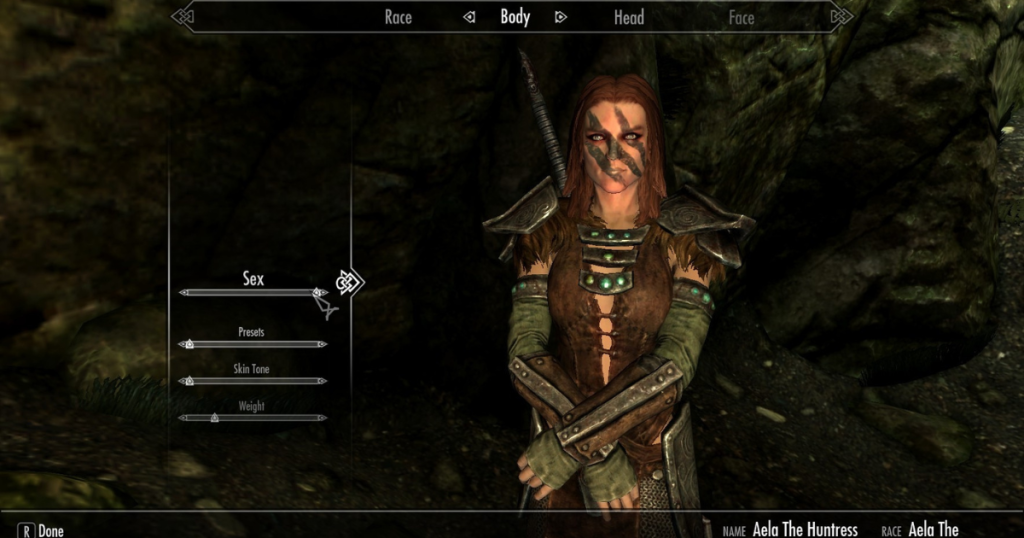This screenshot has height=538, width=1024.
Task: Click the Presets slider
Action: [x=253, y=344]
